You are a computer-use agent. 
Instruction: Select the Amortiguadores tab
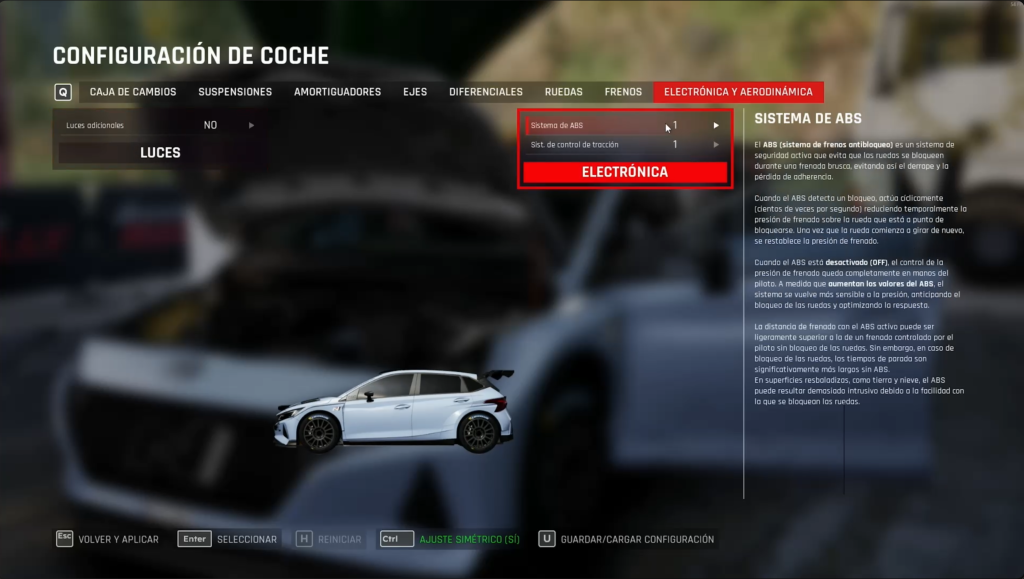pos(337,92)
